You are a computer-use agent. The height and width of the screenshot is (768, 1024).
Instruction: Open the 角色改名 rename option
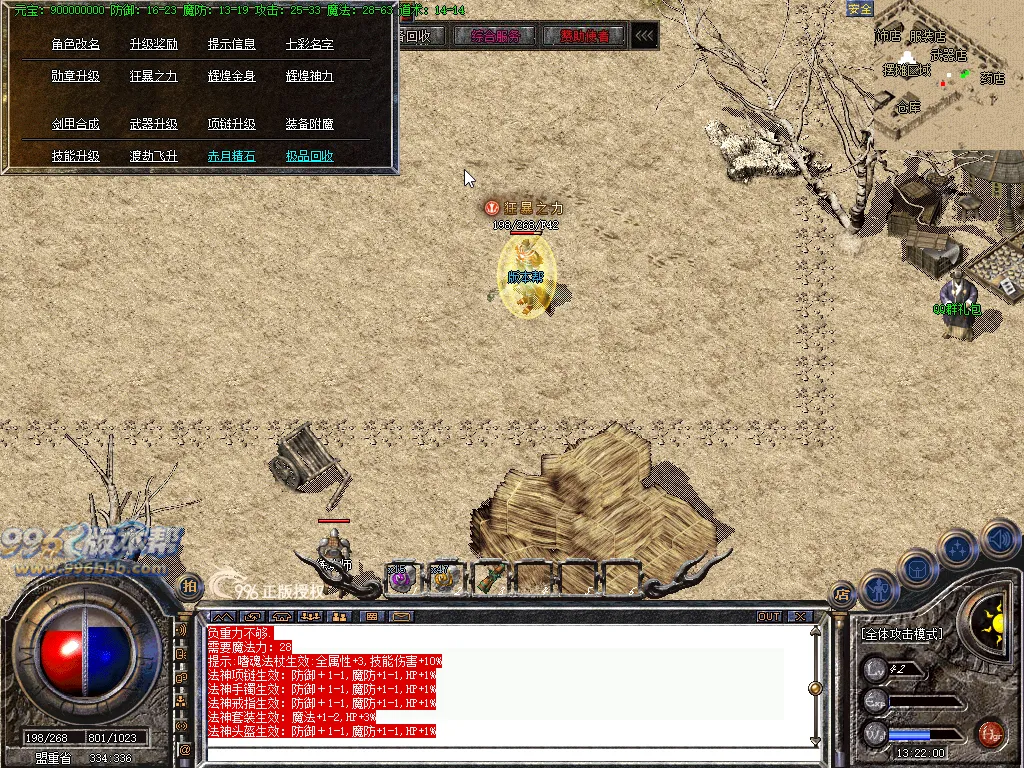point(76,44)
